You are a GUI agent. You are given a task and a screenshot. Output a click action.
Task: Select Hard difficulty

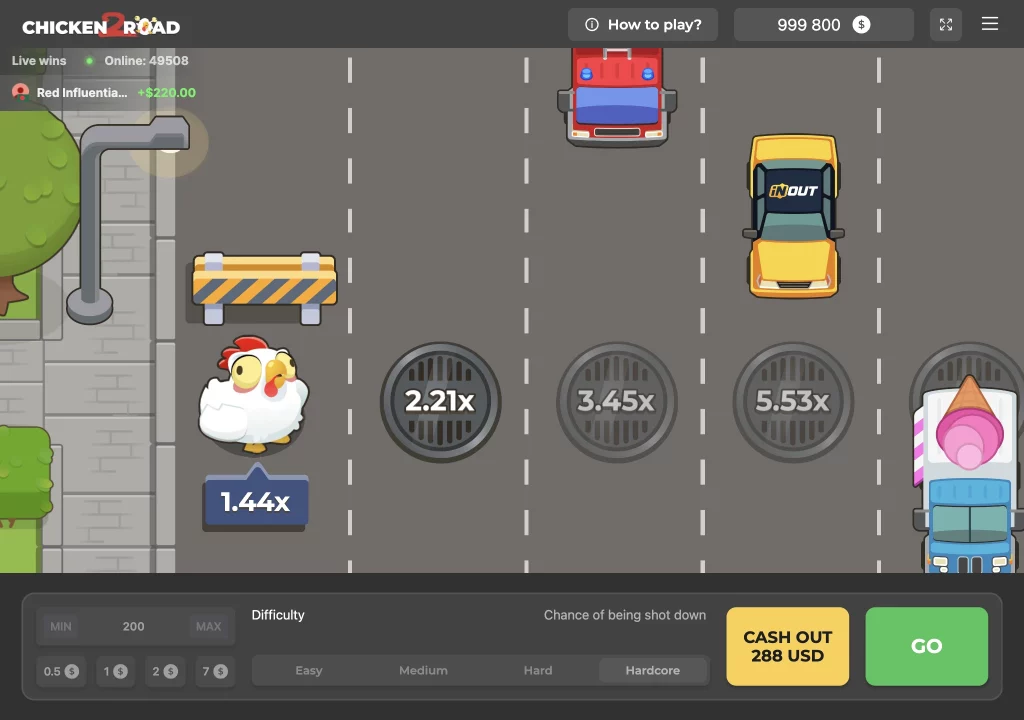pos(538,671)
